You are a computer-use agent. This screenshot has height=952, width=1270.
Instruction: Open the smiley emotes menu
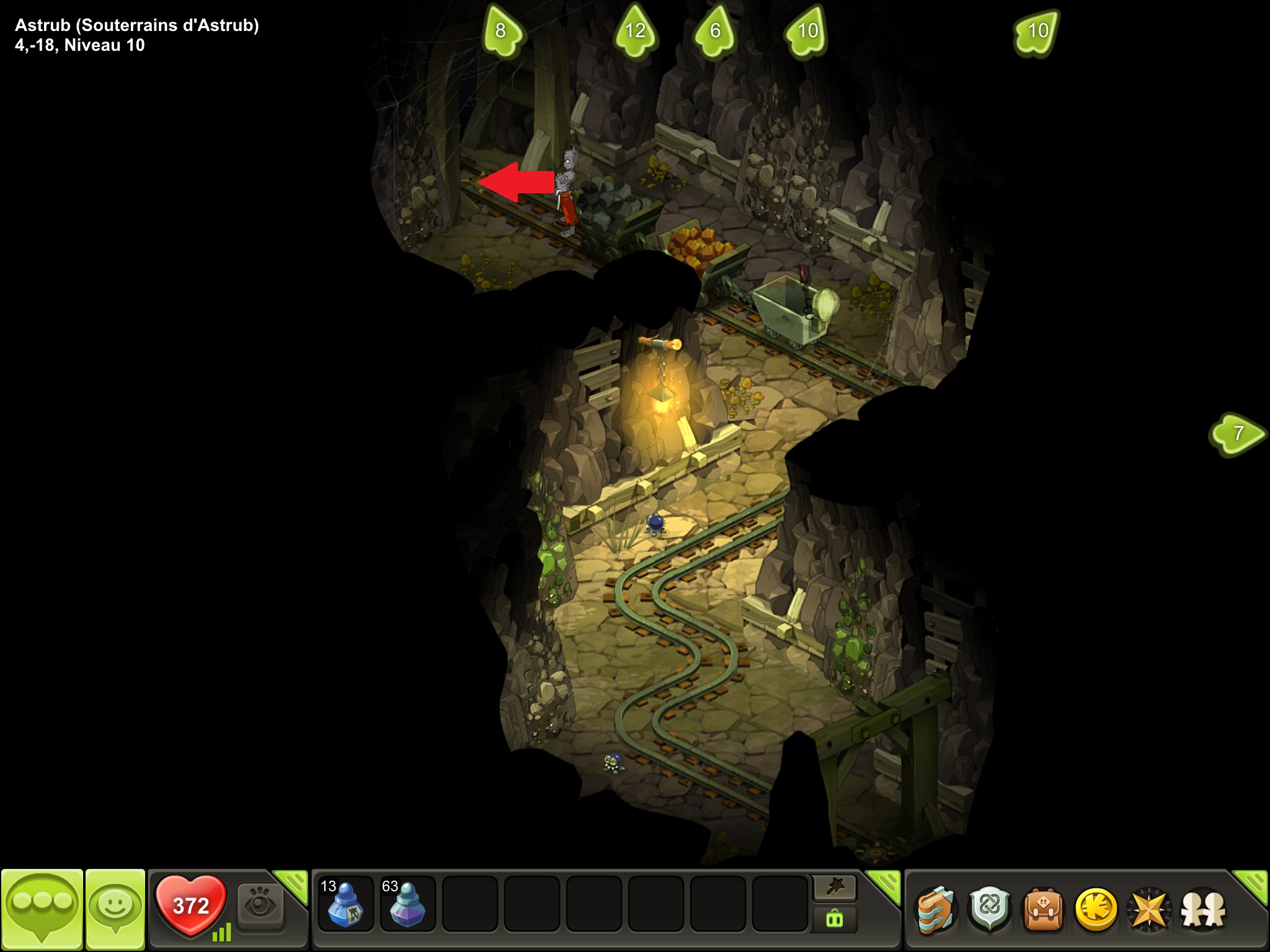point(115,908)
